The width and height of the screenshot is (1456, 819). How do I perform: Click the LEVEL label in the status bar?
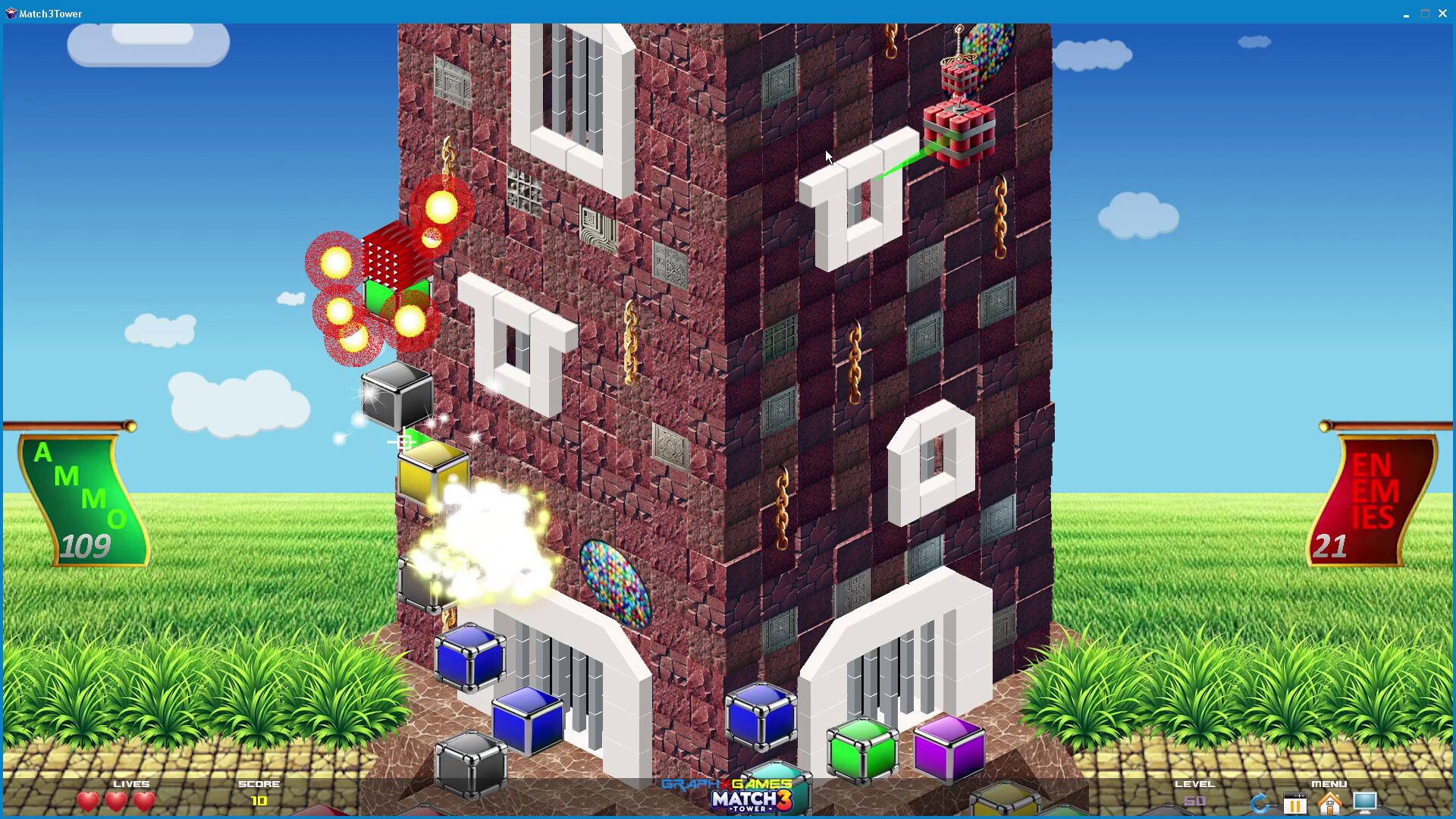1194,784
